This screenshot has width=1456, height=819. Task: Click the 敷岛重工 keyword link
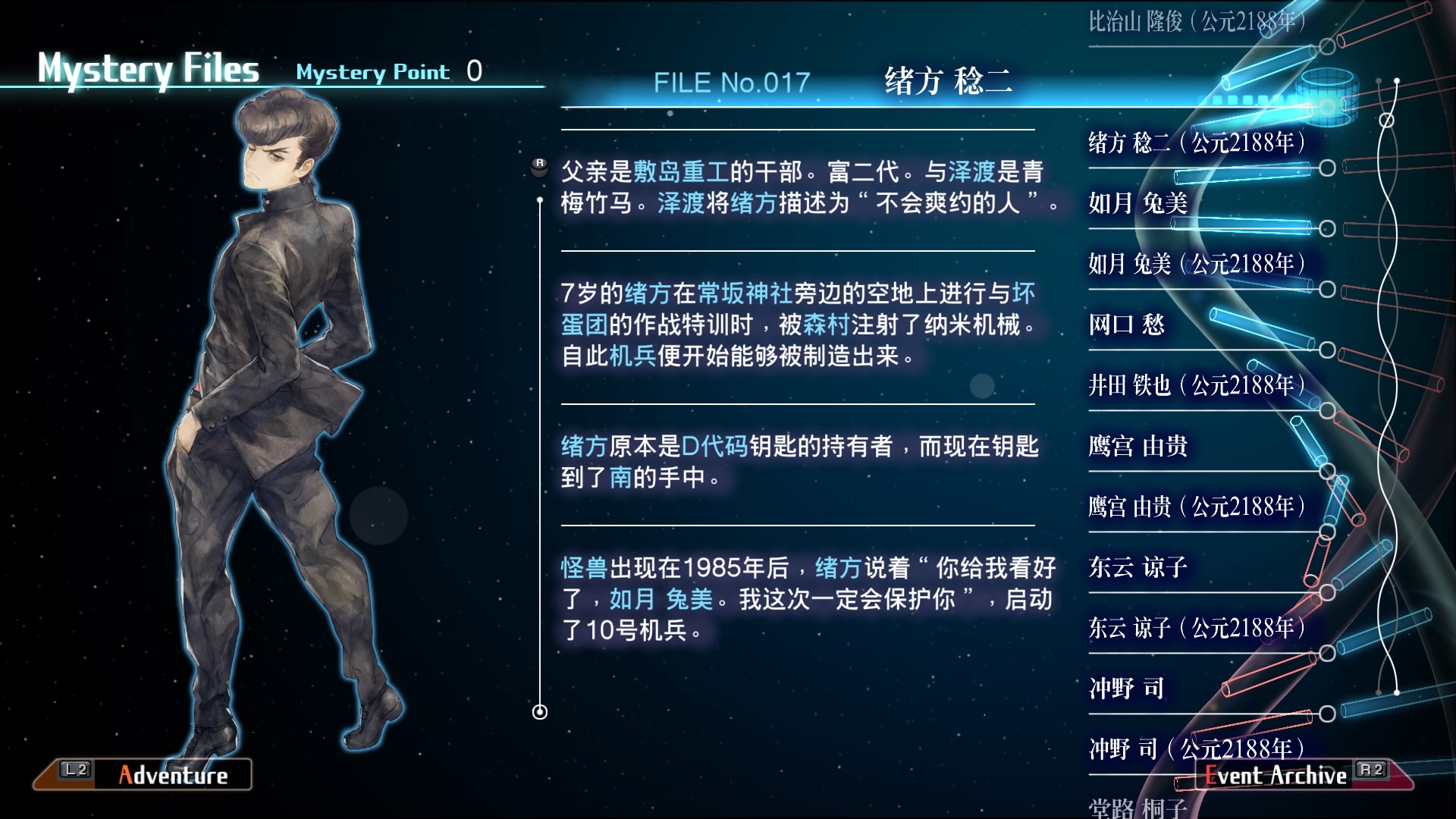pyautogui.click(x=681, y=172)
